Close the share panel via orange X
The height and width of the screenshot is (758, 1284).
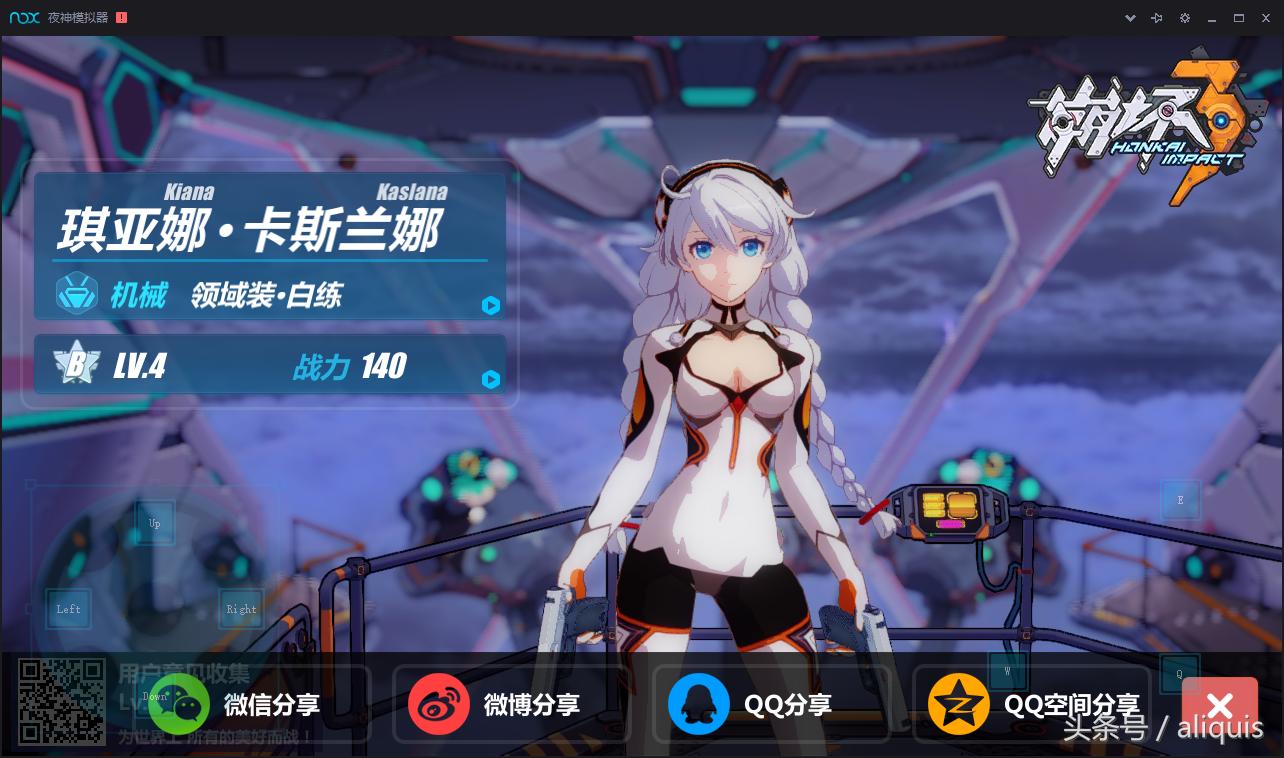pyautogui.click(x=1220, y=705)
